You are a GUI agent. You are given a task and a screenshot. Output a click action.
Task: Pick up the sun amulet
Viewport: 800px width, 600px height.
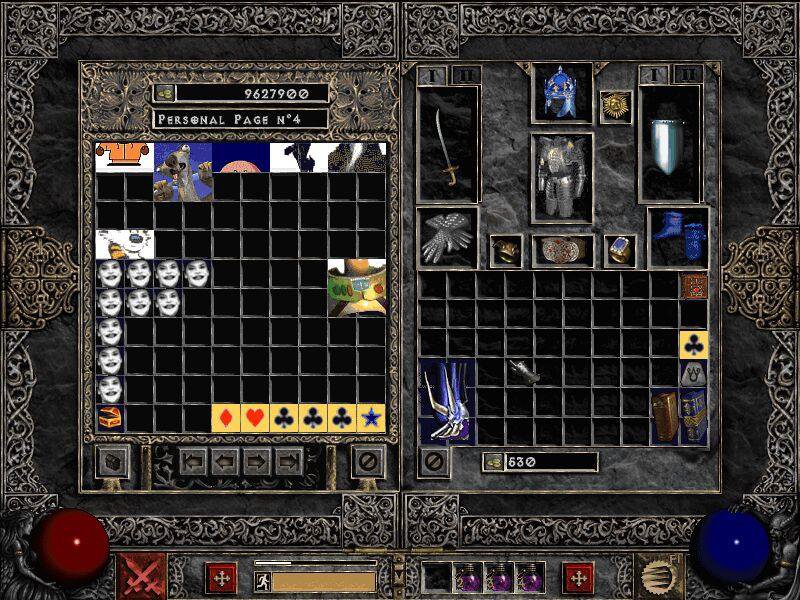615,107
